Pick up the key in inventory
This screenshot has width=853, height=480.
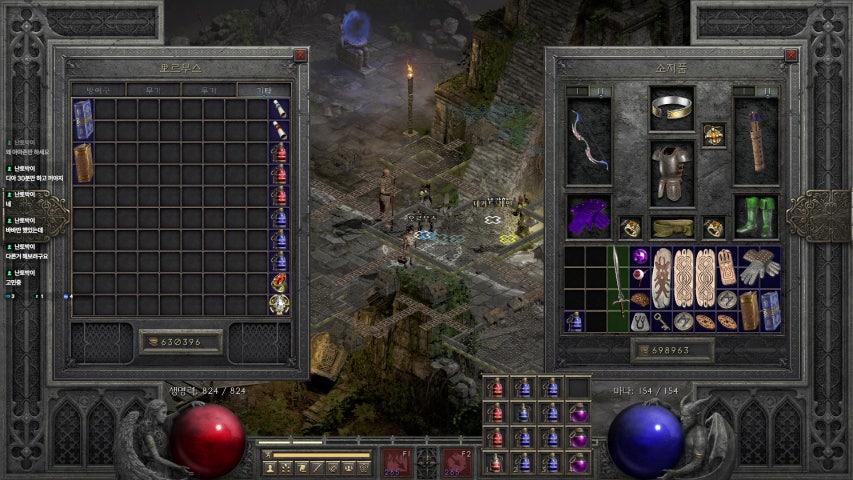661,321
